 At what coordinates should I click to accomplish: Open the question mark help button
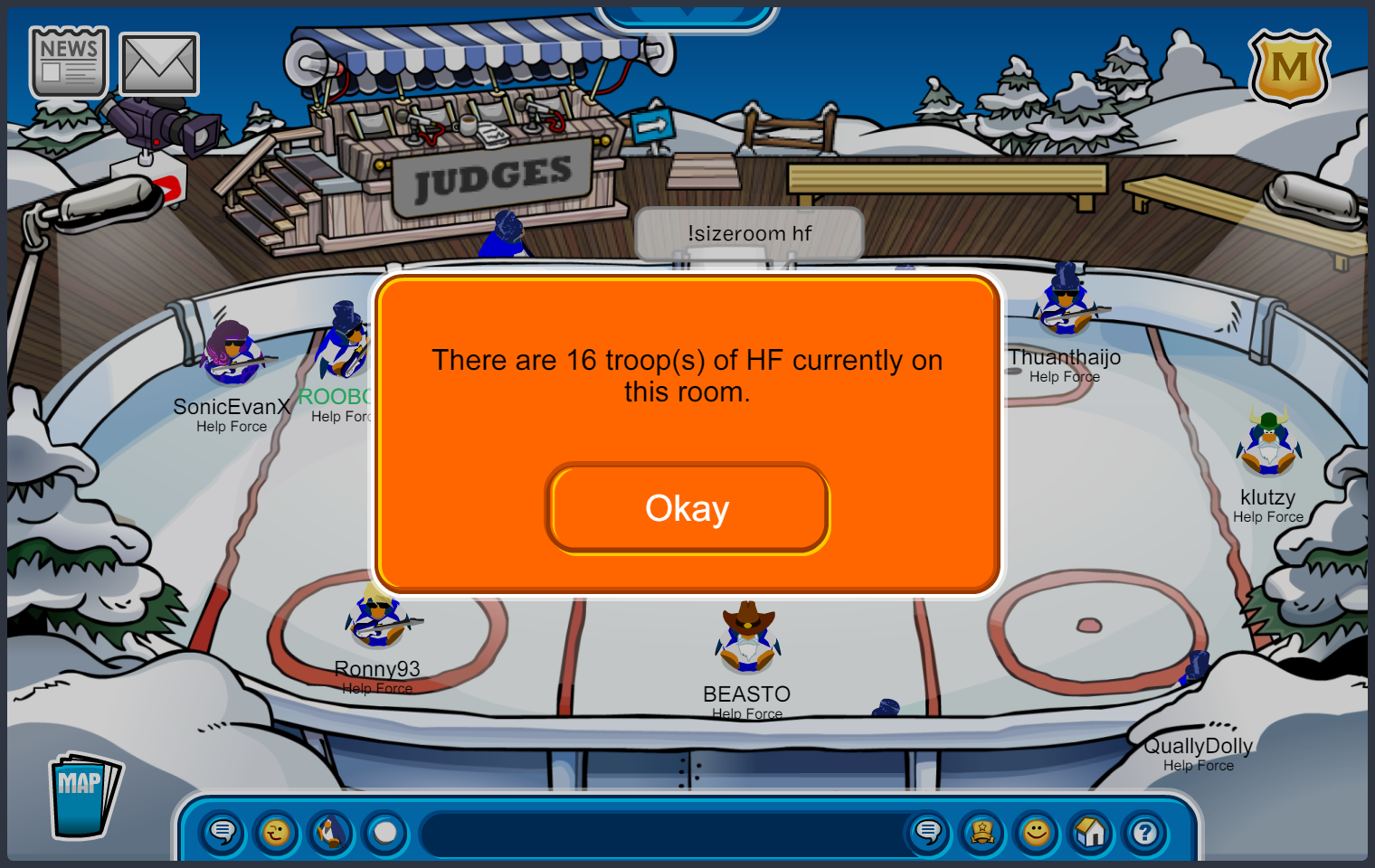pos(1145,832)
